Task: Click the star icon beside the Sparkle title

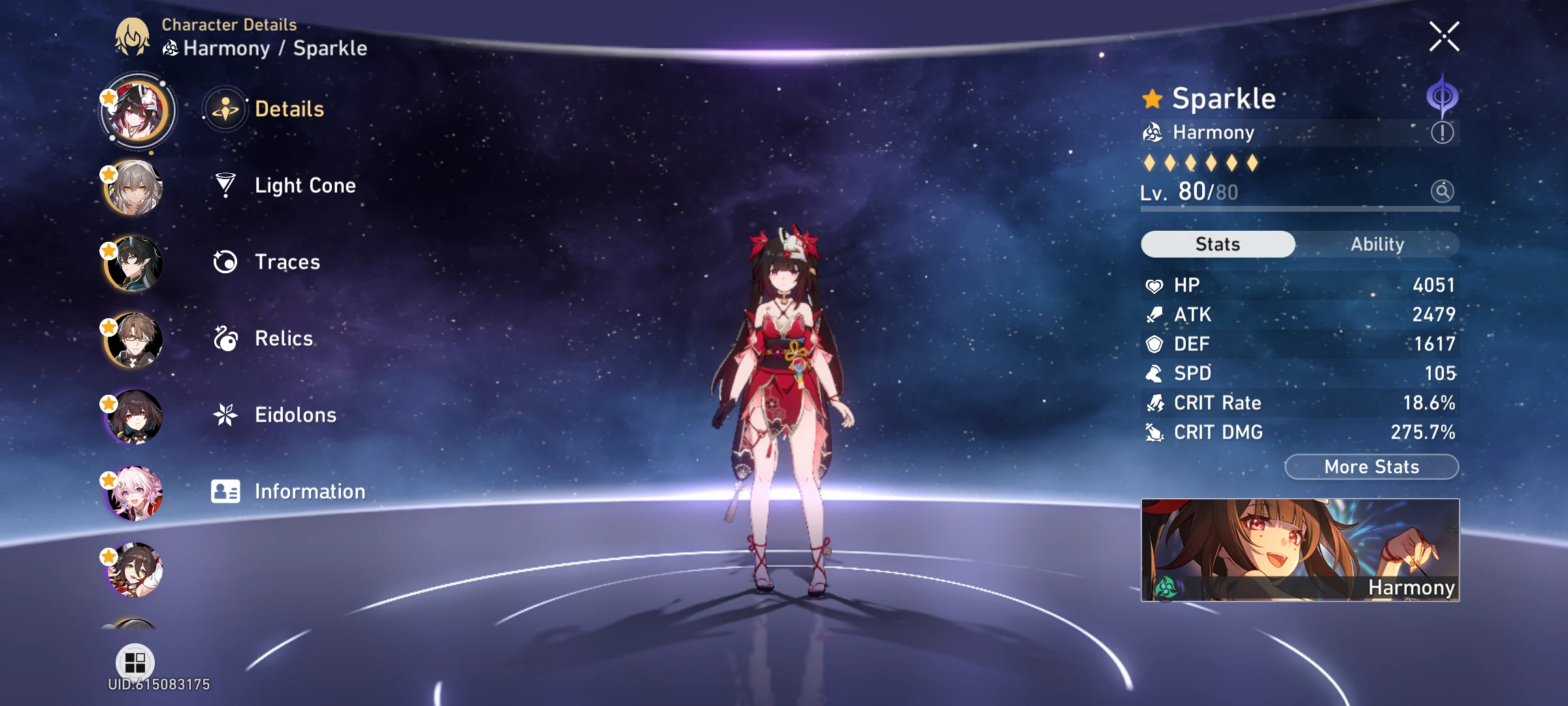Action: tap(1152, 98)
